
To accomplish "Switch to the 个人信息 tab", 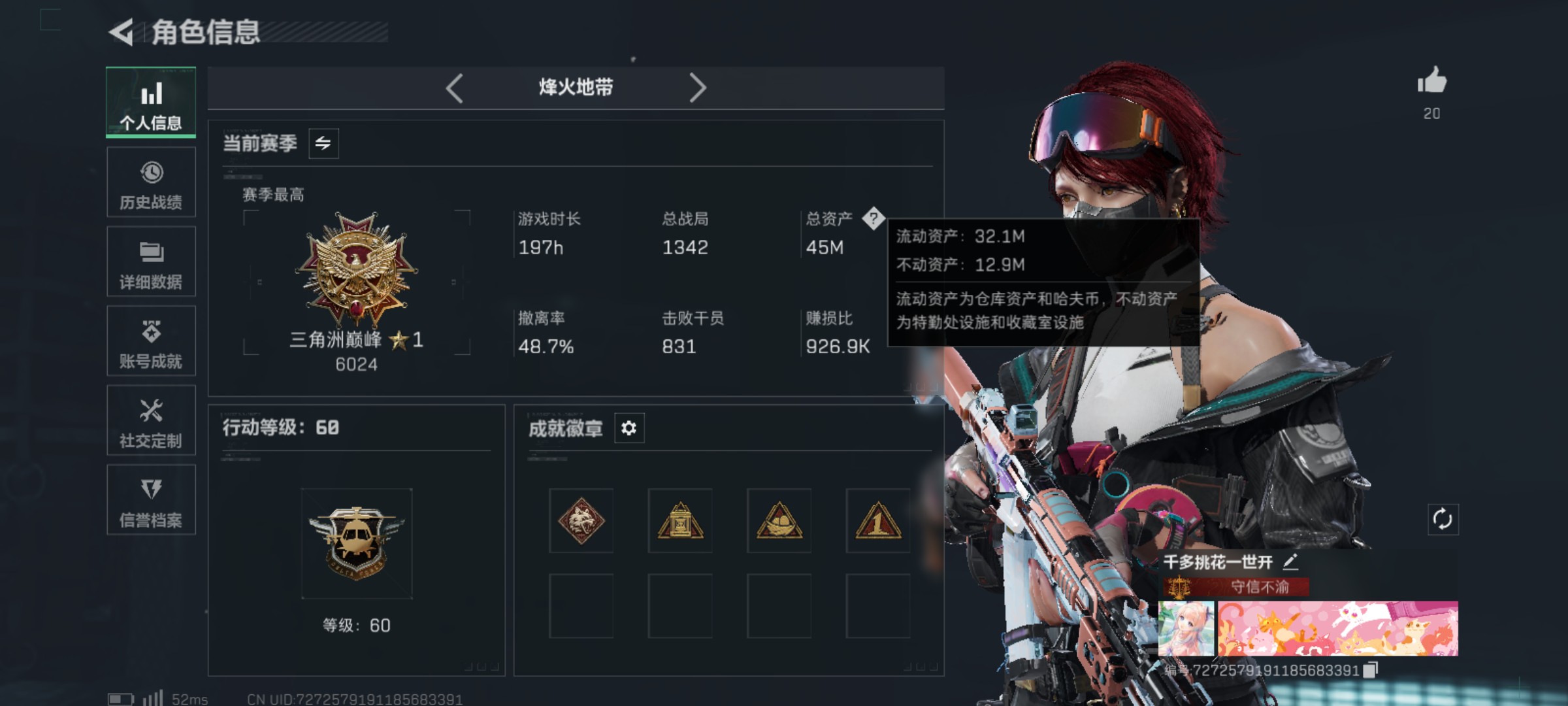I will tap(151, 103).
